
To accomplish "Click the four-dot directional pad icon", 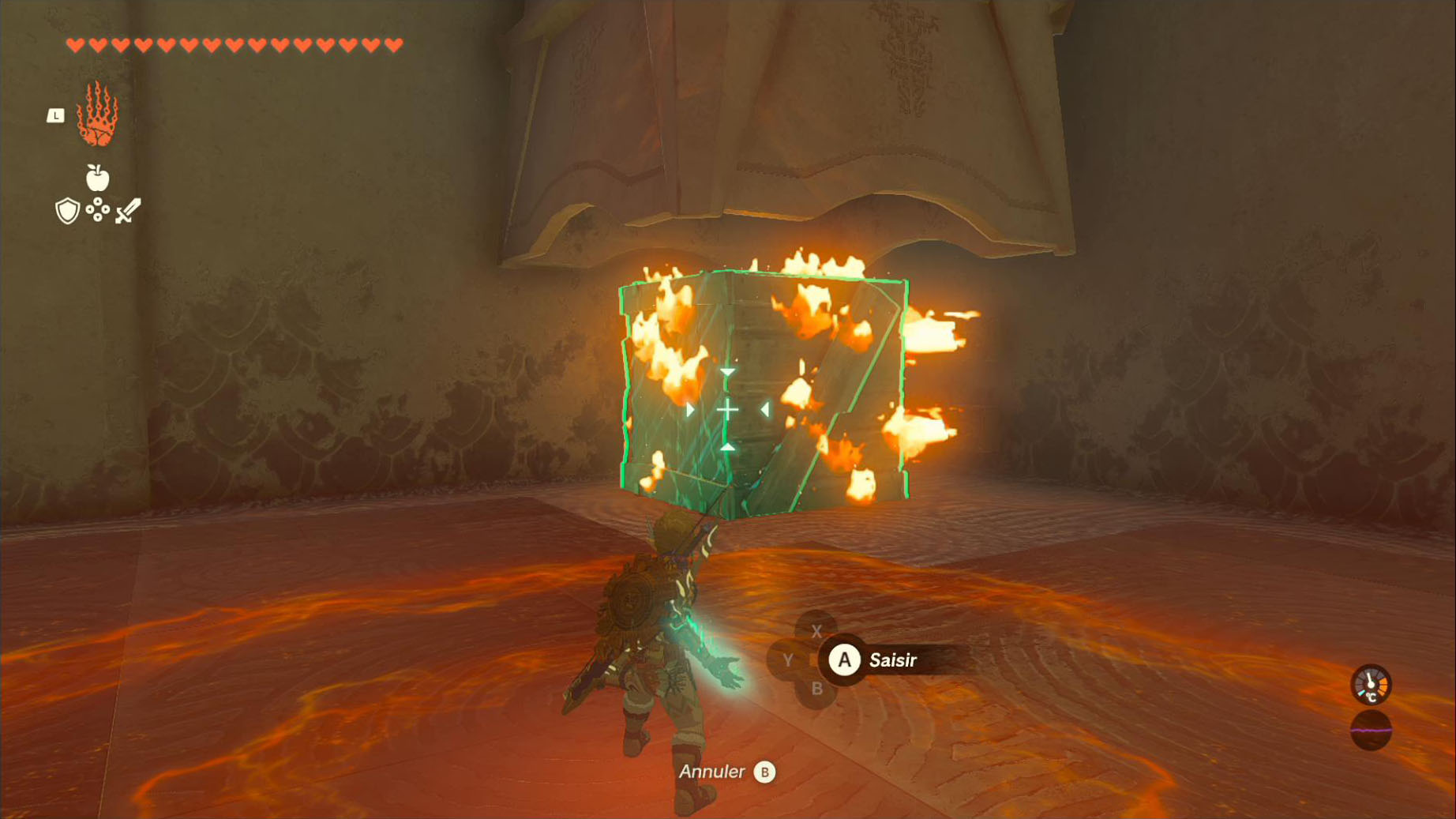I will point(97,209).
